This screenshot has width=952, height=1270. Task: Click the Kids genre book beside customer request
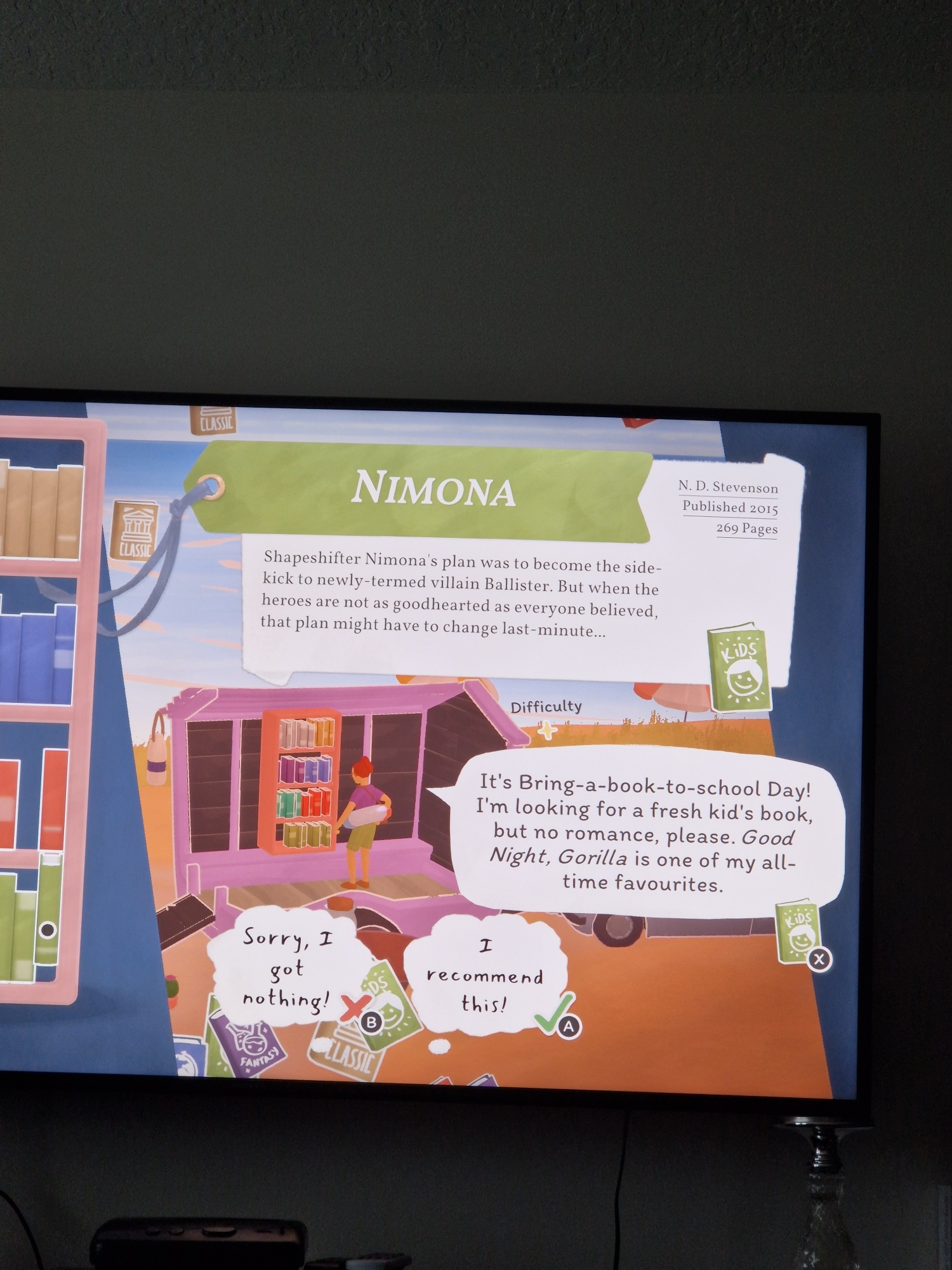click(797, 931)
